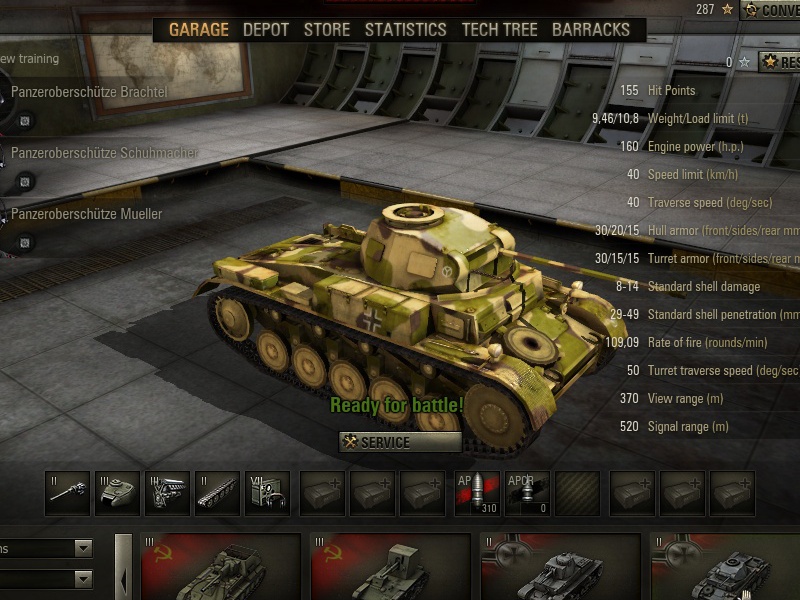Select the APCR shell slot
This screenshot has width=800, height=600.
tap(527, 494)
